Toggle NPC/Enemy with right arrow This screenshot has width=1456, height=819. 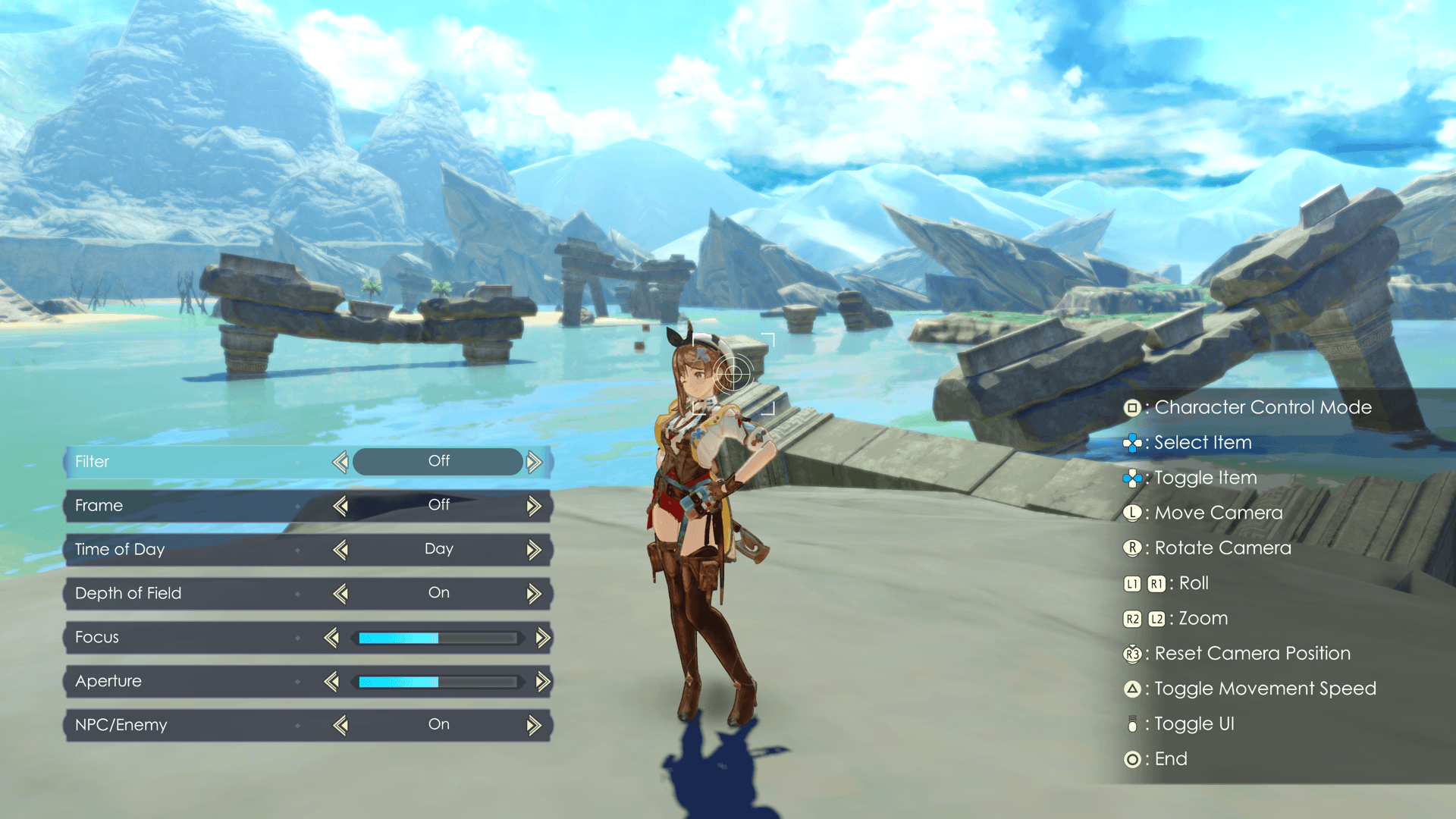535,726
